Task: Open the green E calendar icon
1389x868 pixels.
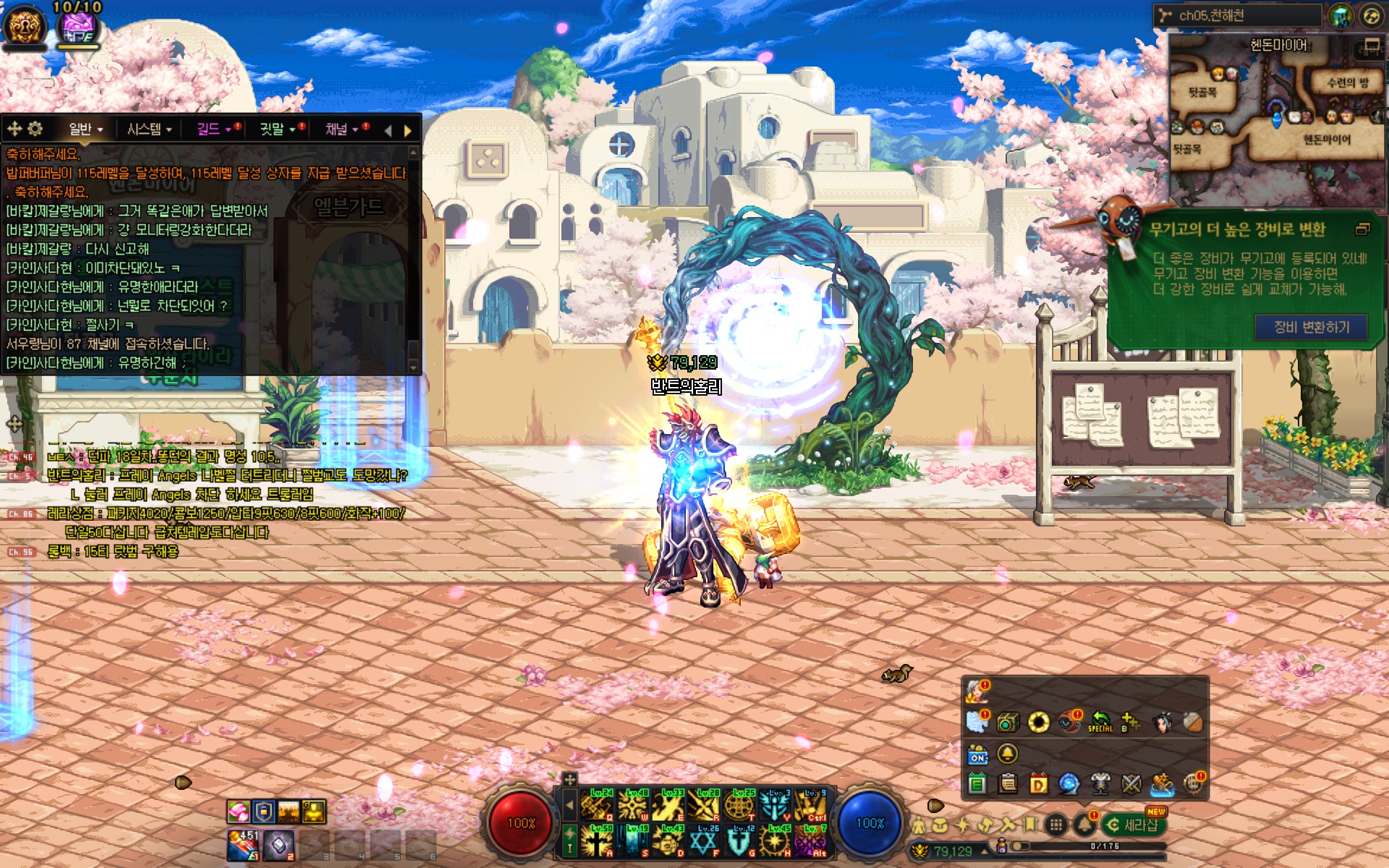Action: [977, 783]
